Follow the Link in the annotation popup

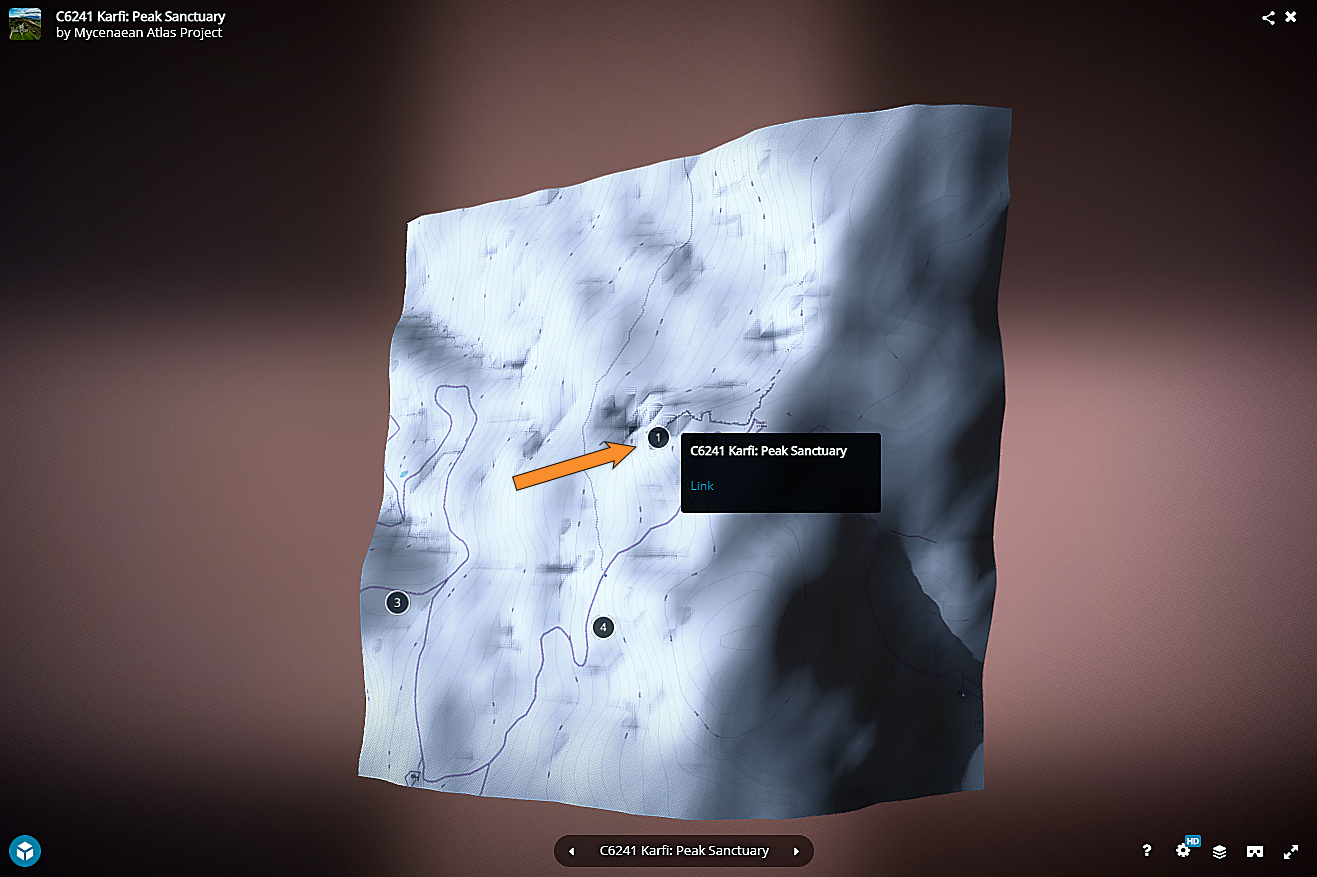tap(702, 486)
